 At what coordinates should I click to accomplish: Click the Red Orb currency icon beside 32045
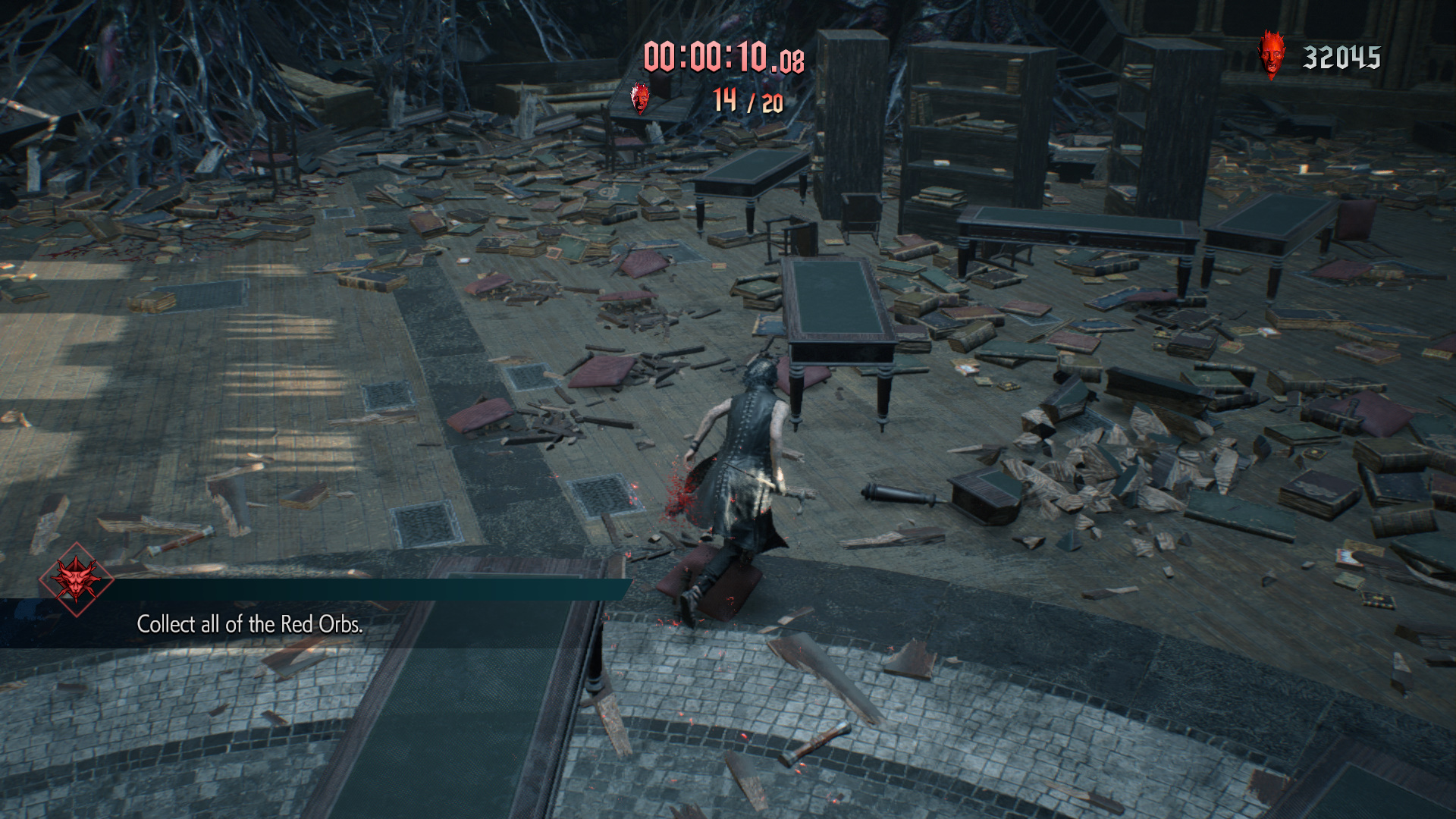pyautogui.click(x=1271, y=55)
